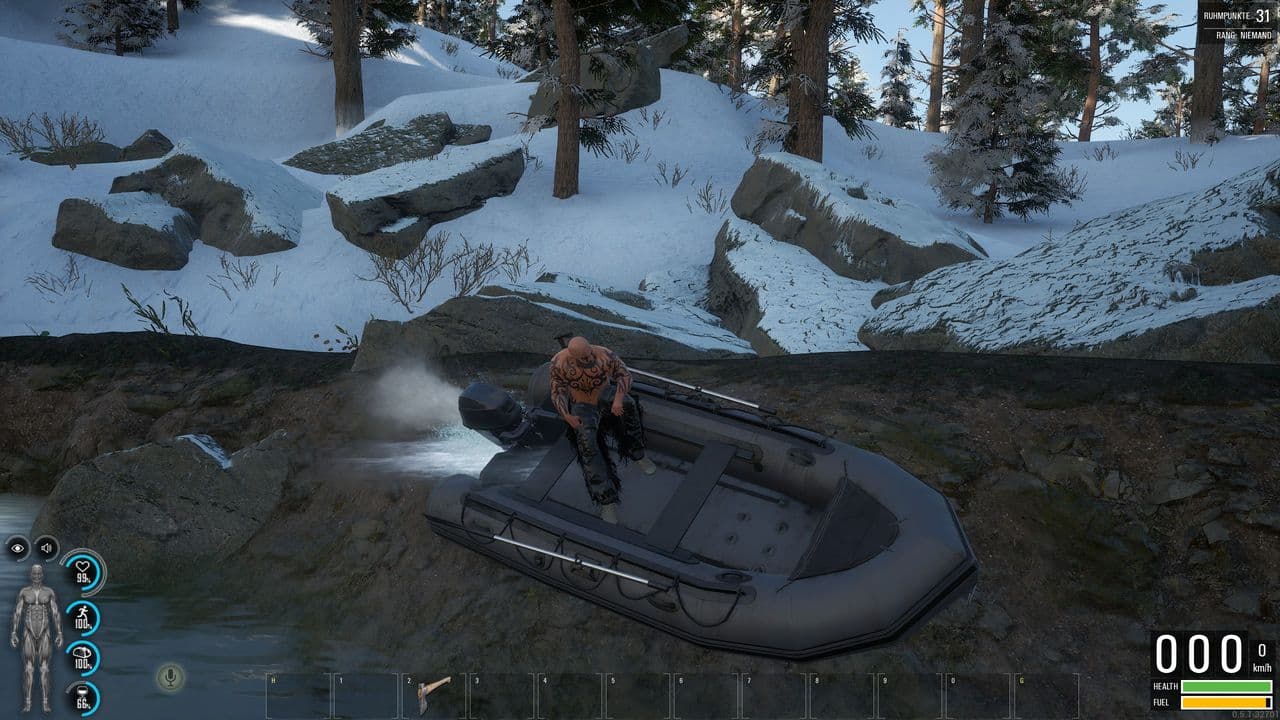Toggle the eye visibility icon

click(18, 547)
